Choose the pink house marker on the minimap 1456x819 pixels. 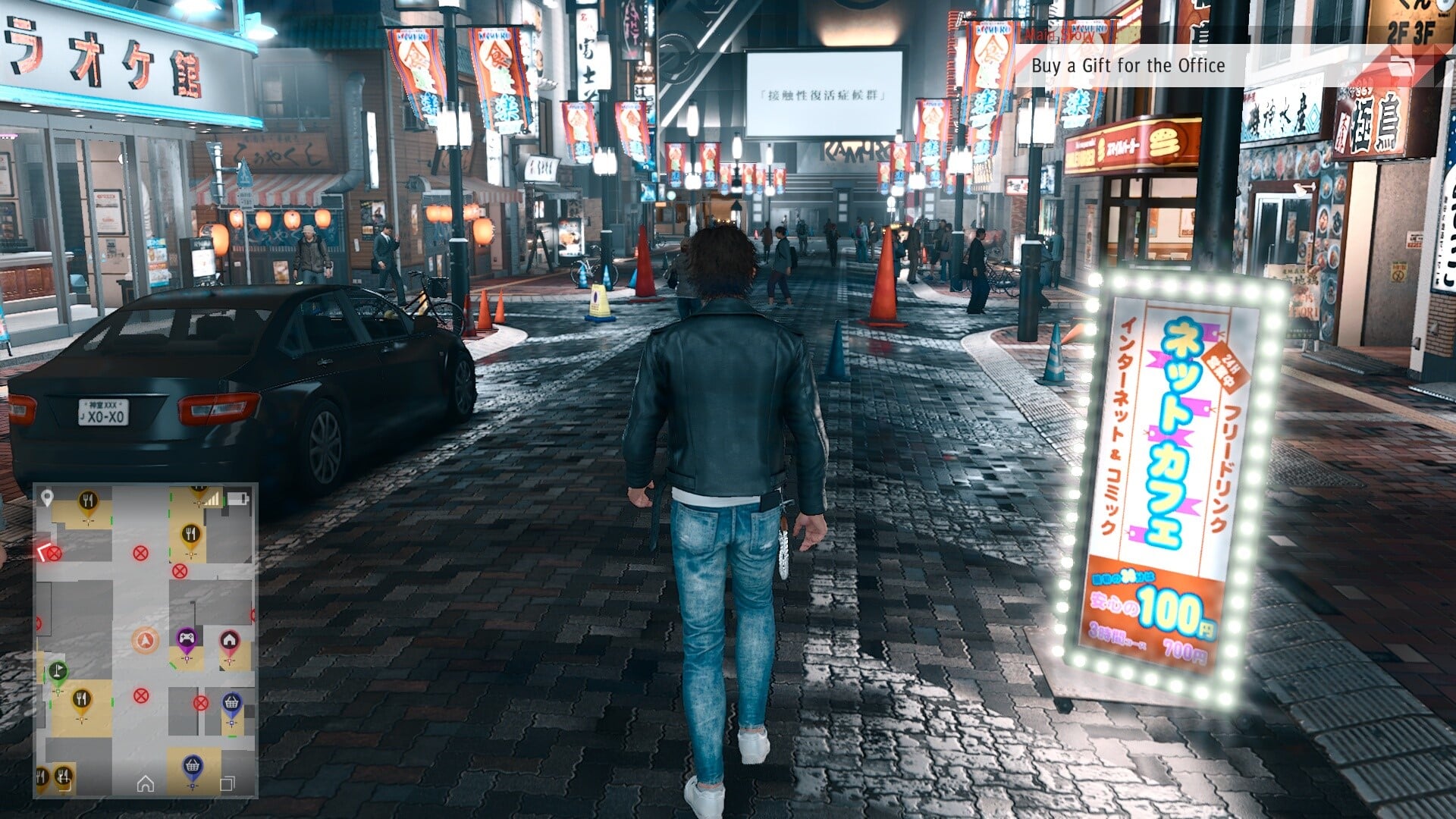pyautogui.click(x=229, y=642)
